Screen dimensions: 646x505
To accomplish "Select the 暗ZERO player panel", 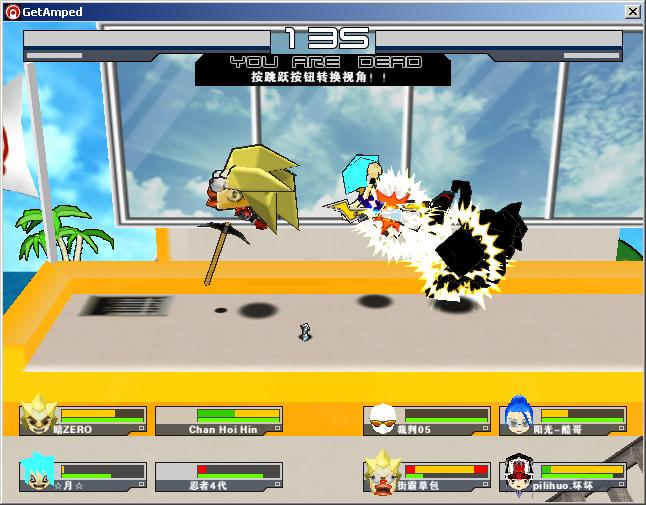I will tap(84, 420).
